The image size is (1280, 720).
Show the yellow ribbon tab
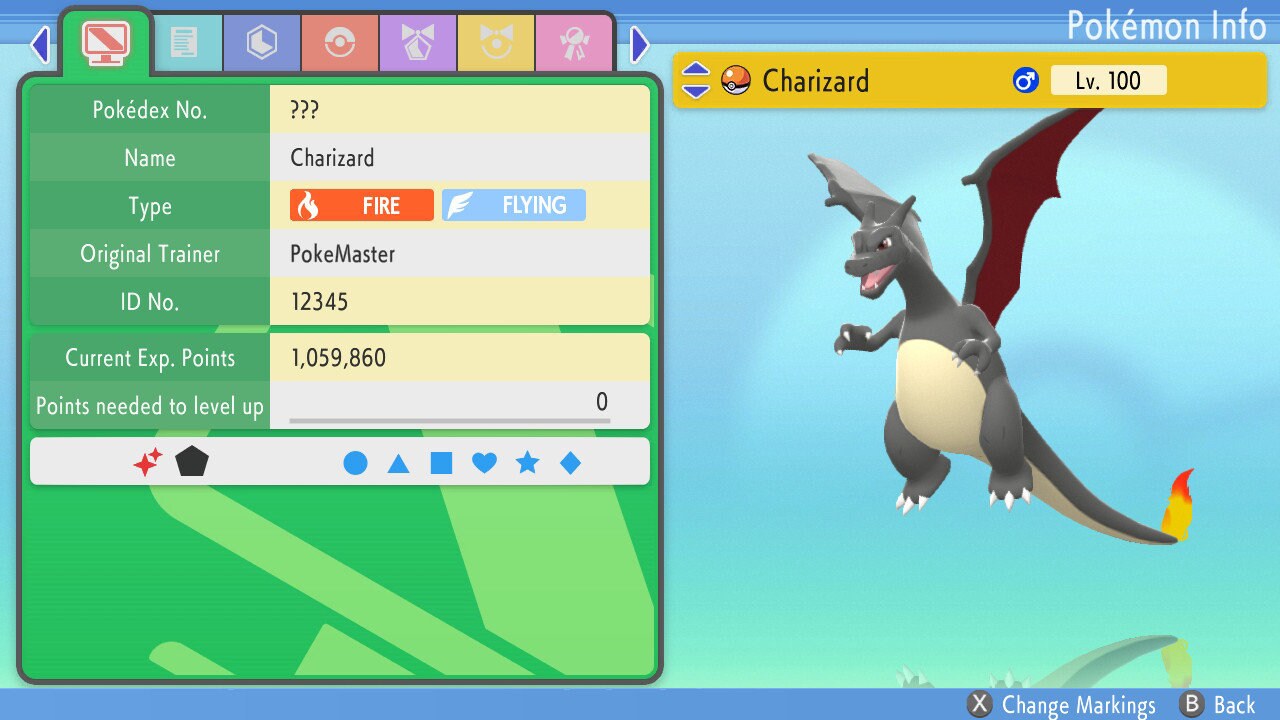(x=496, y=43)
